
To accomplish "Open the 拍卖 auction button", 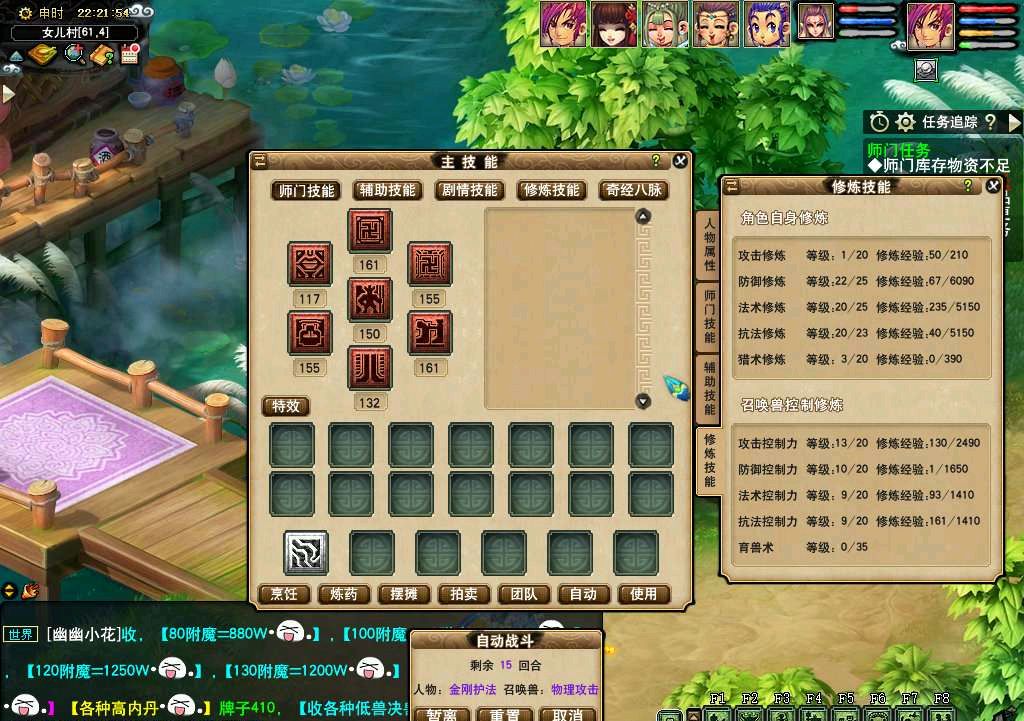I will click(464, 594).
